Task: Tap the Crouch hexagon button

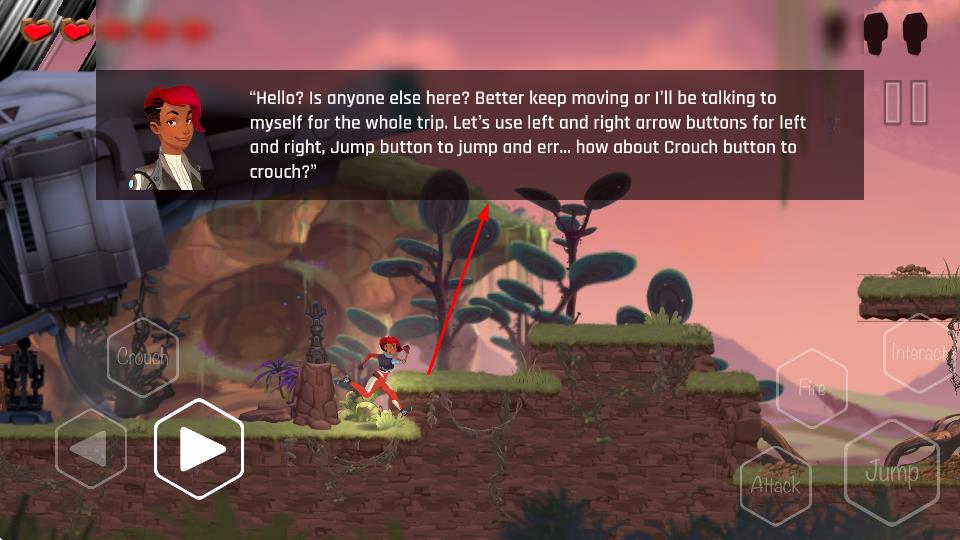Action: point(143,357)
